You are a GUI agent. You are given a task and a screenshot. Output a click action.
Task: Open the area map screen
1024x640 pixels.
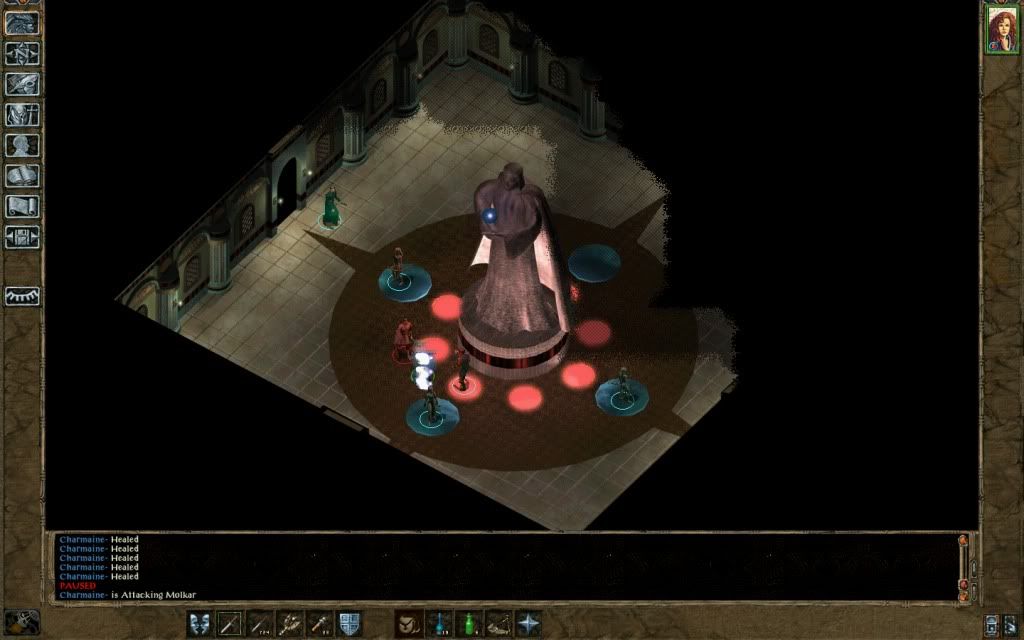22,53
